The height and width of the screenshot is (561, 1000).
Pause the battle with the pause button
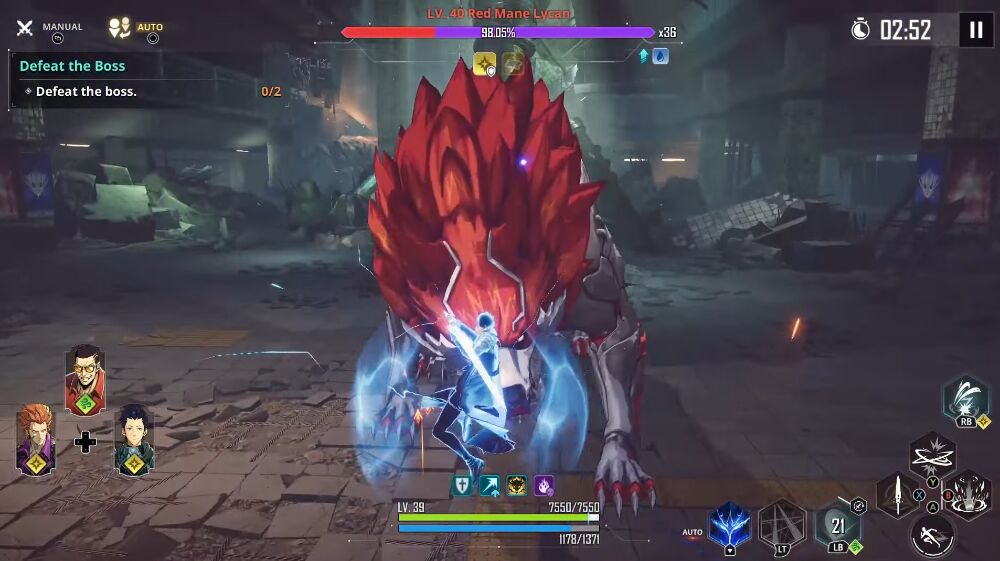pyautogui.click(x=976, y=30)
